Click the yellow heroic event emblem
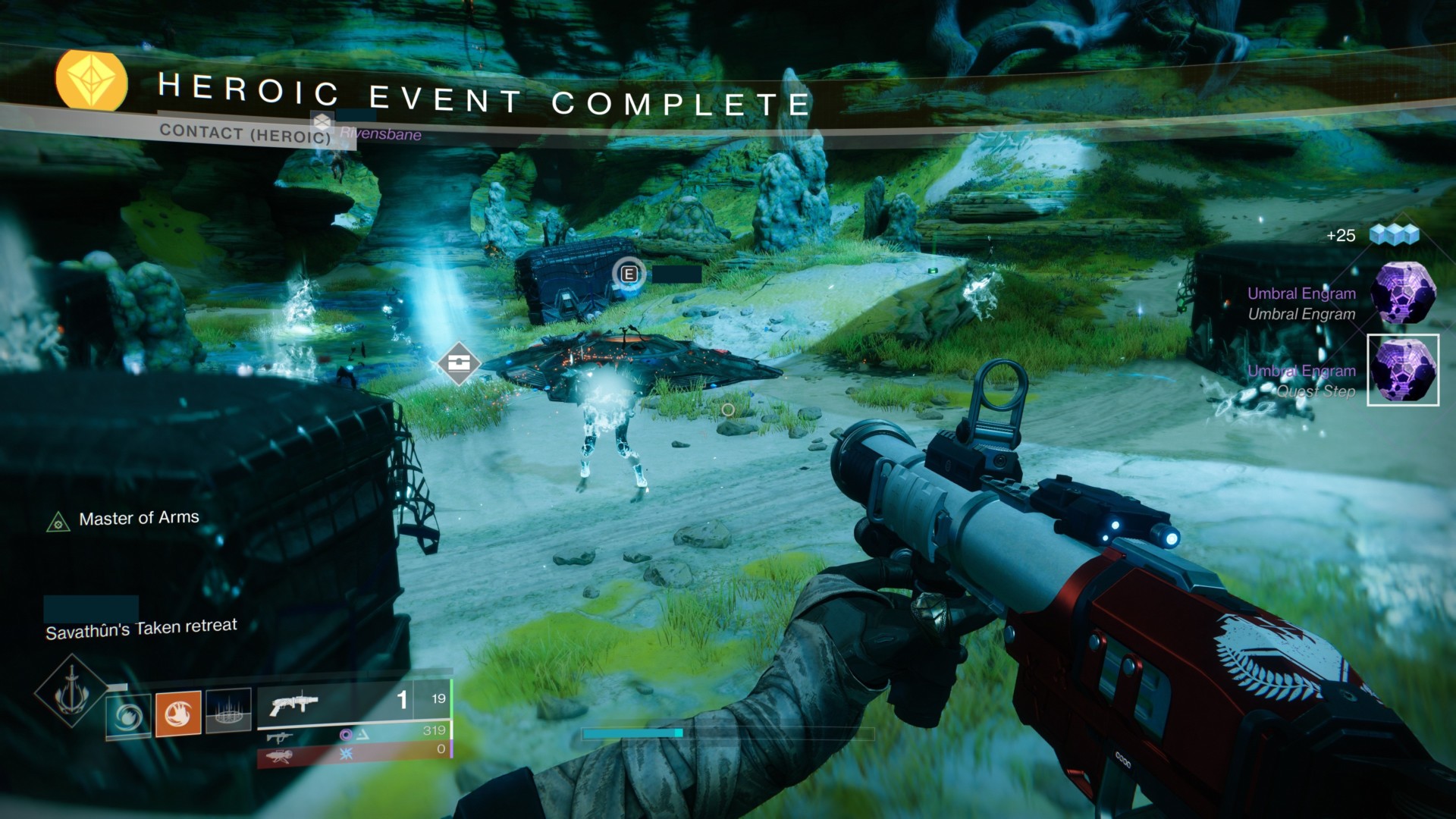Image resolution: width=1456 pixels, height=819 pixels. pyautogui.click(x=92, y=80)
